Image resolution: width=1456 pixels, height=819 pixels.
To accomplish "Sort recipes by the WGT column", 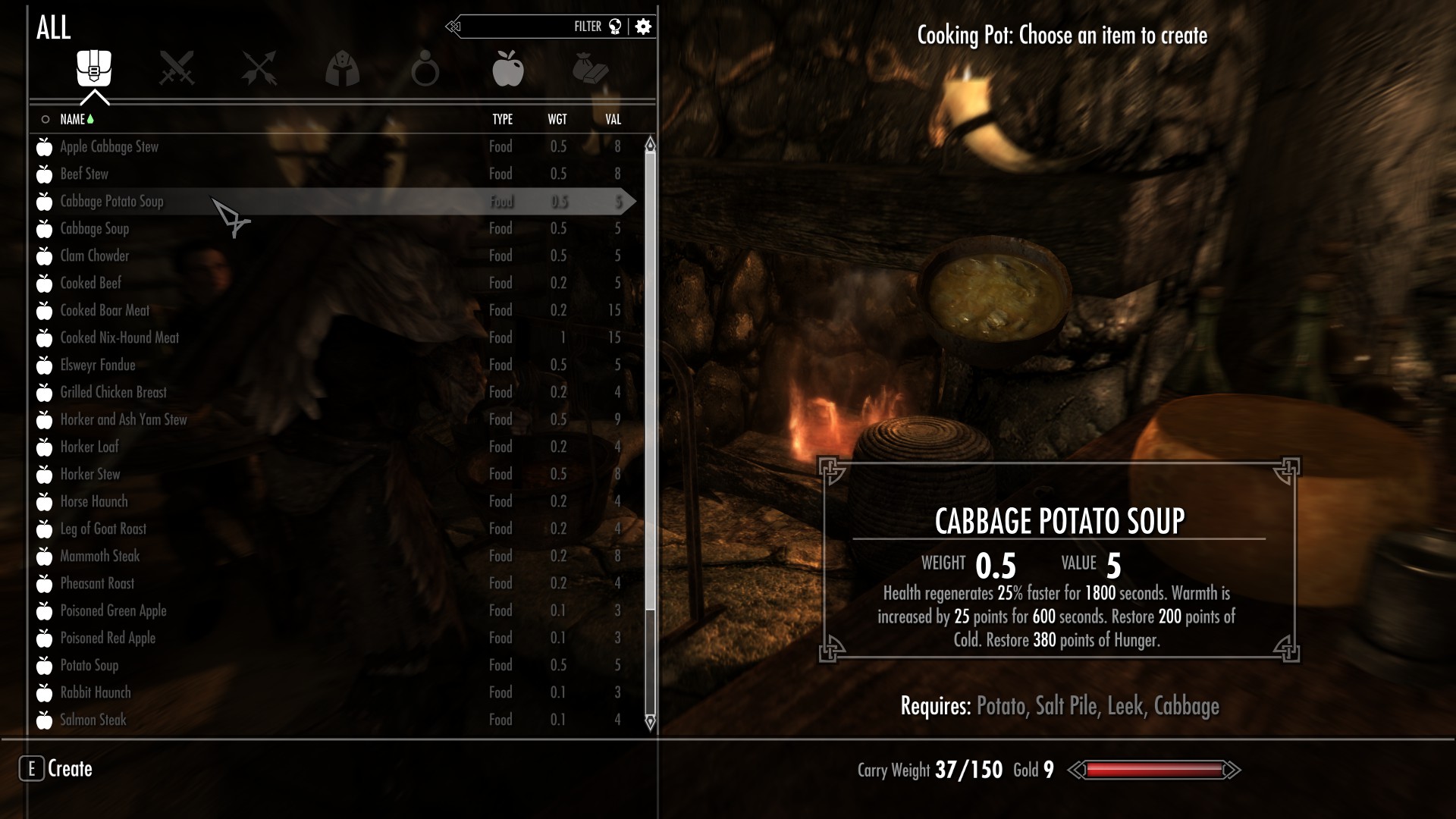I will click(x=557, y=119).
